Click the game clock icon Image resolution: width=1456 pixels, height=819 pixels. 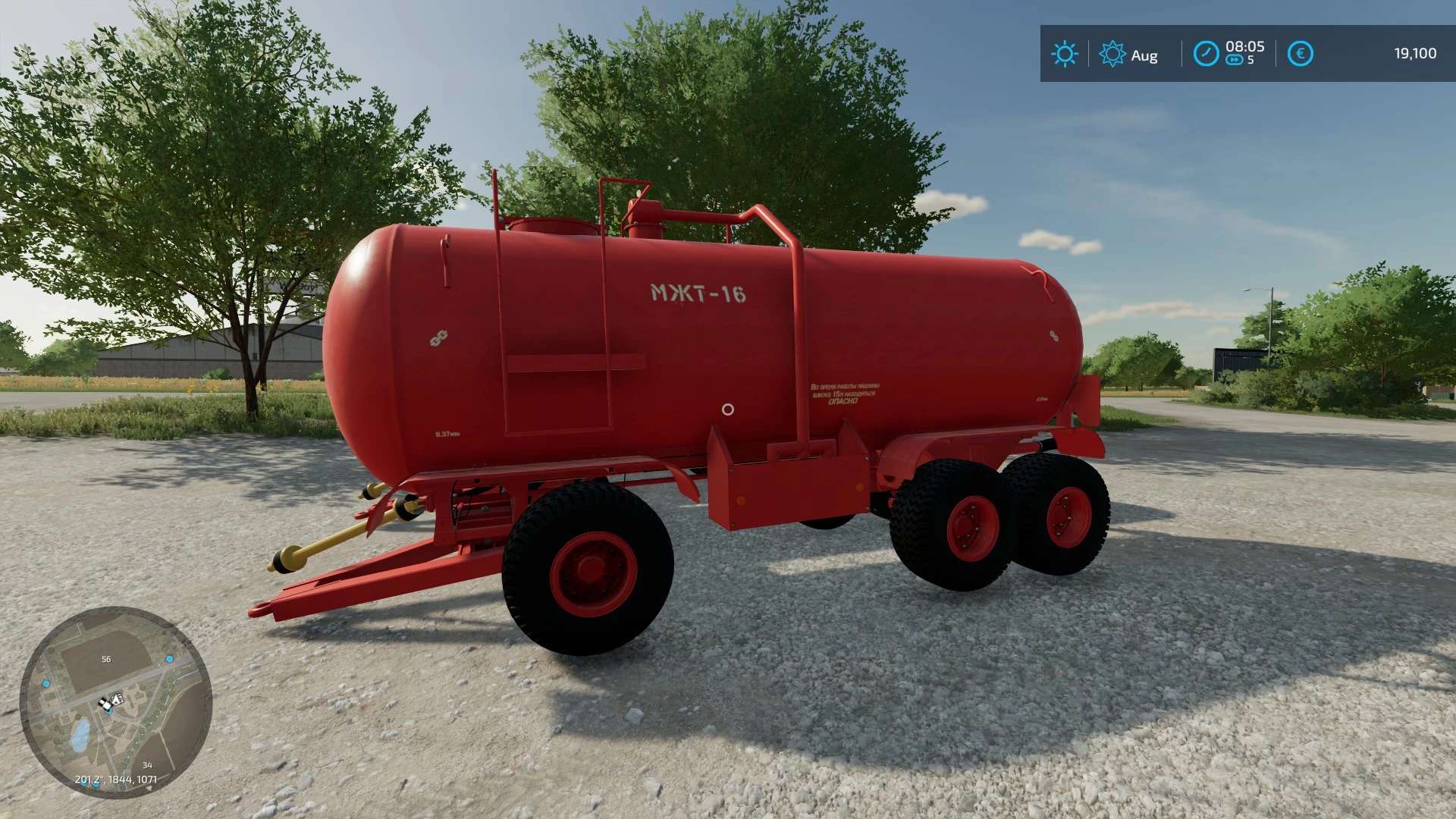[1206, 54]
